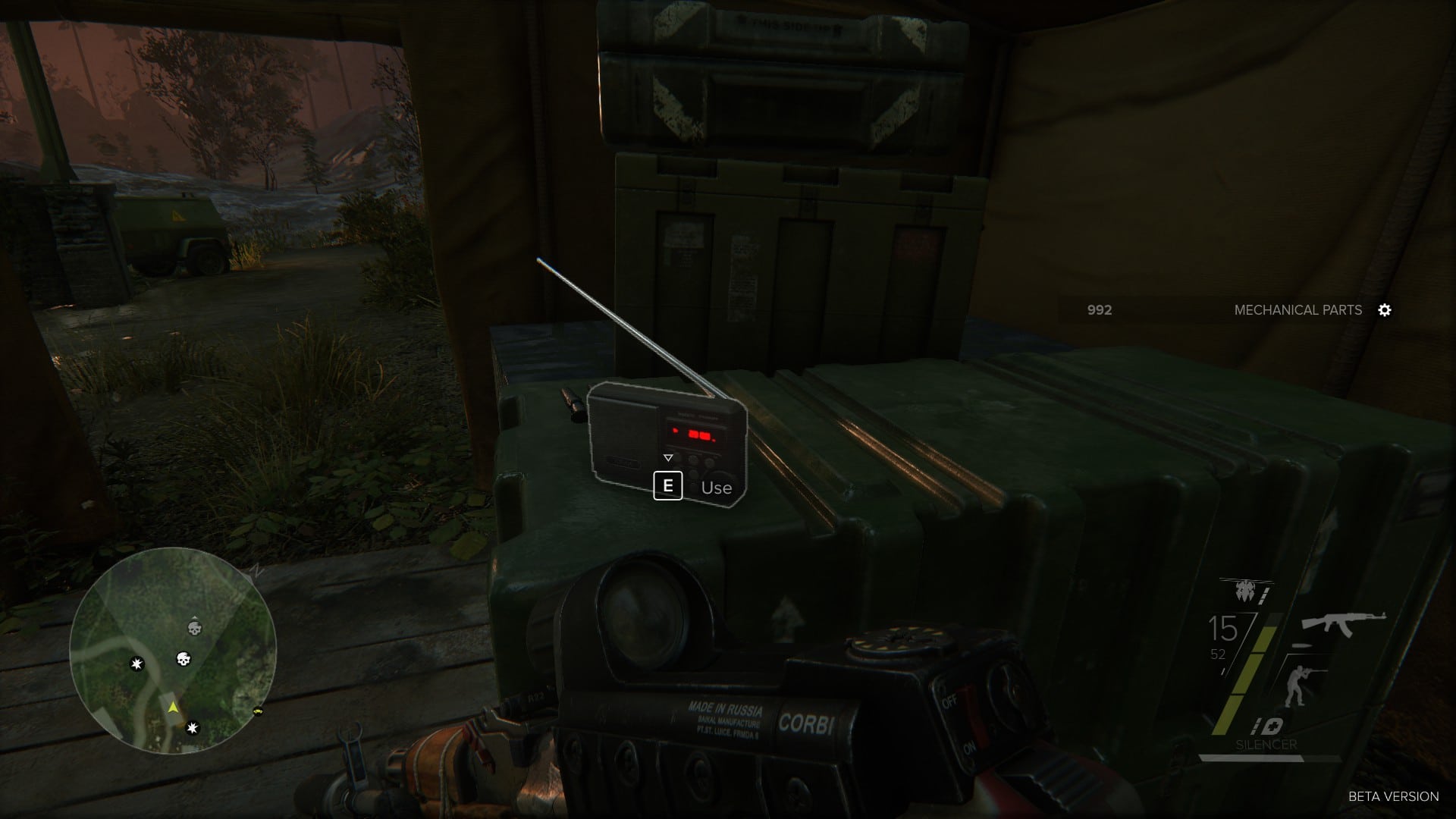Select the faded grey skull marker on minimap
The height and width of the screenshot is (819, 1456).
(x=195, y=628)
